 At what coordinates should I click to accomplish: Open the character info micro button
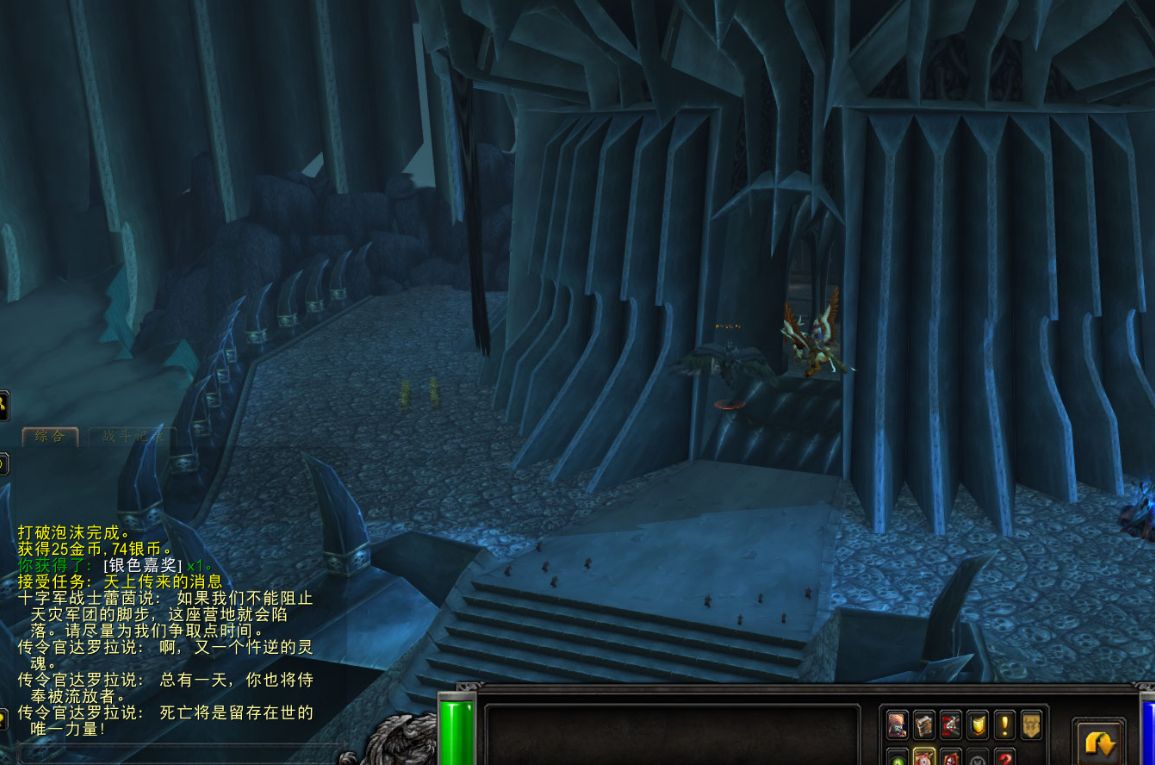click(897, 725)
